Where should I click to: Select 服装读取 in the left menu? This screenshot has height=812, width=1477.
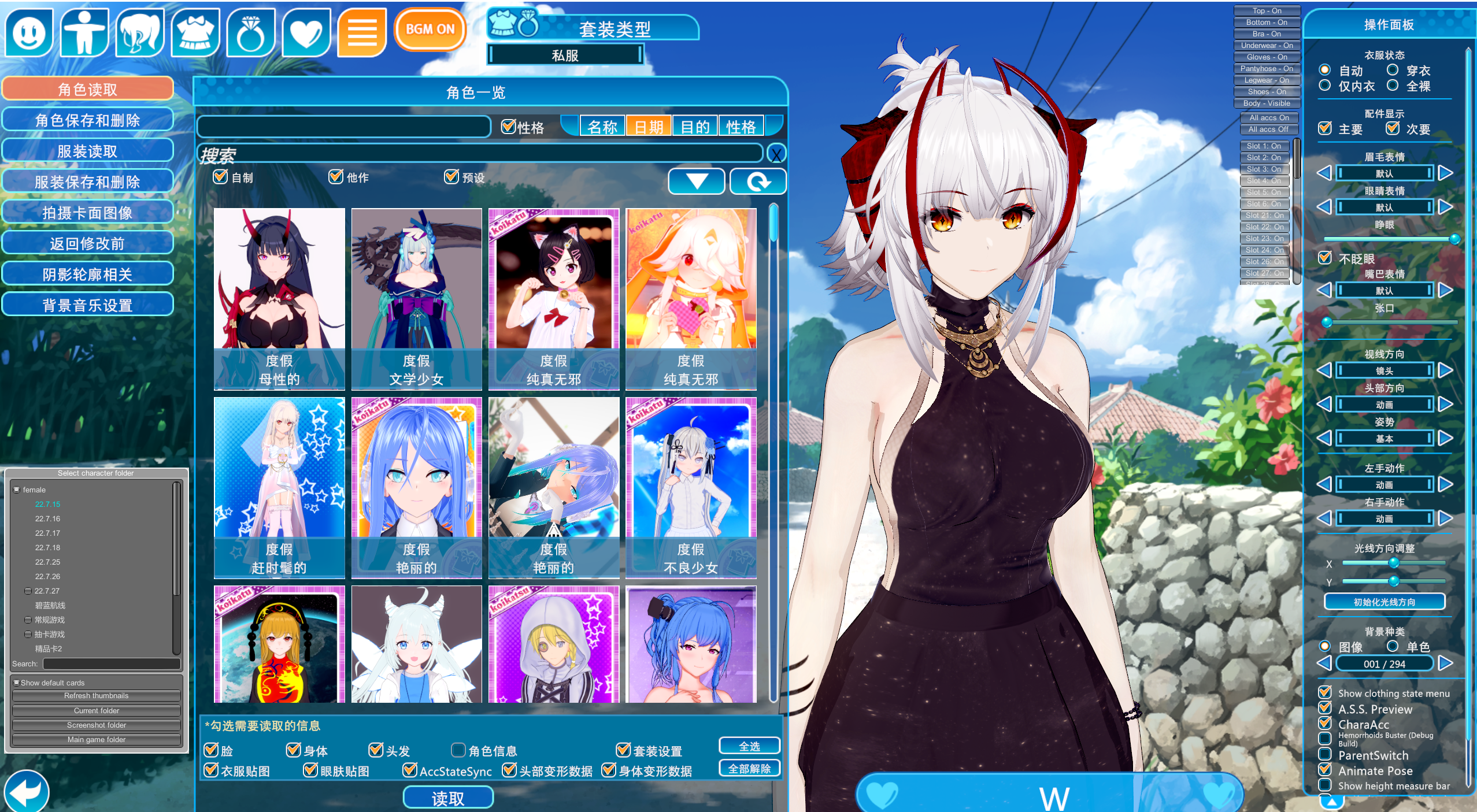tap(88, 150)
